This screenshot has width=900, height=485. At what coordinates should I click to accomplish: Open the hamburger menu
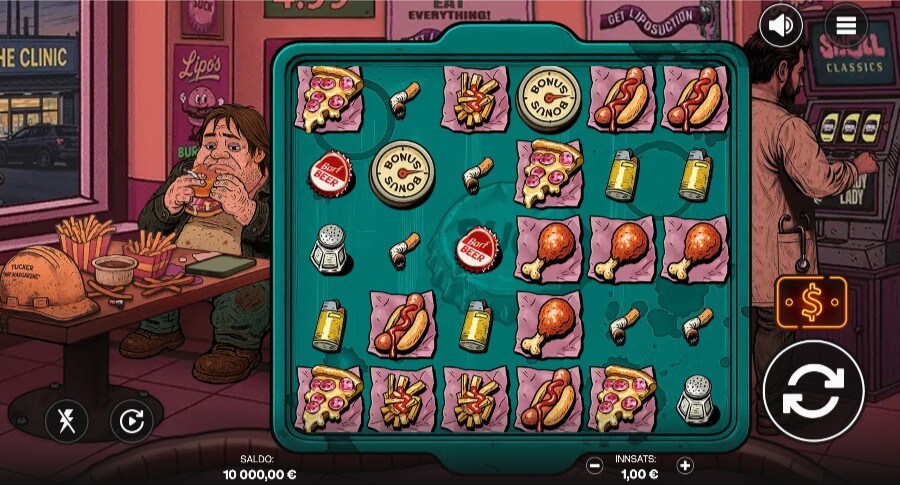point(845,25)
